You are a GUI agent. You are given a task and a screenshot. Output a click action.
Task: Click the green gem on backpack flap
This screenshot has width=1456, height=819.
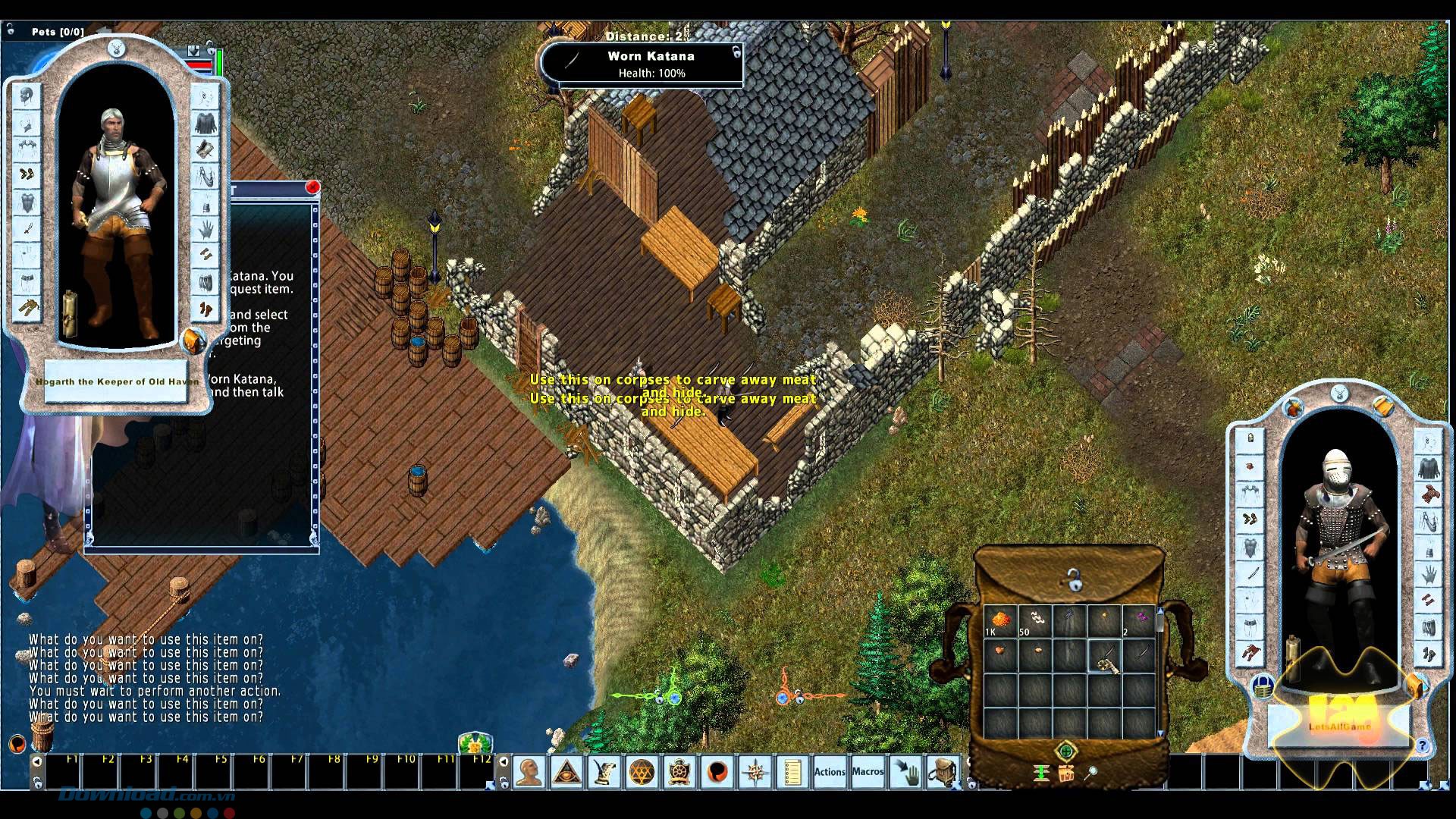coord(1065,752)
